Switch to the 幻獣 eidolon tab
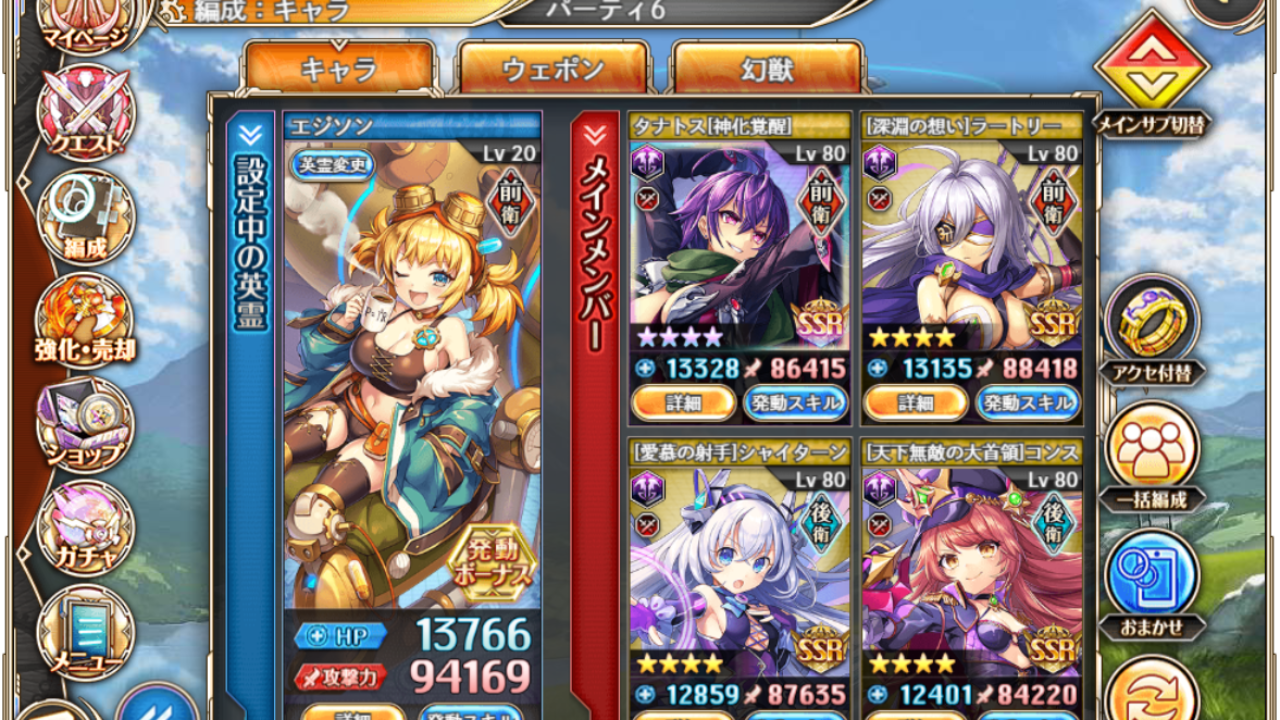This screenshot has height=720, width=1280. point(767,69)
